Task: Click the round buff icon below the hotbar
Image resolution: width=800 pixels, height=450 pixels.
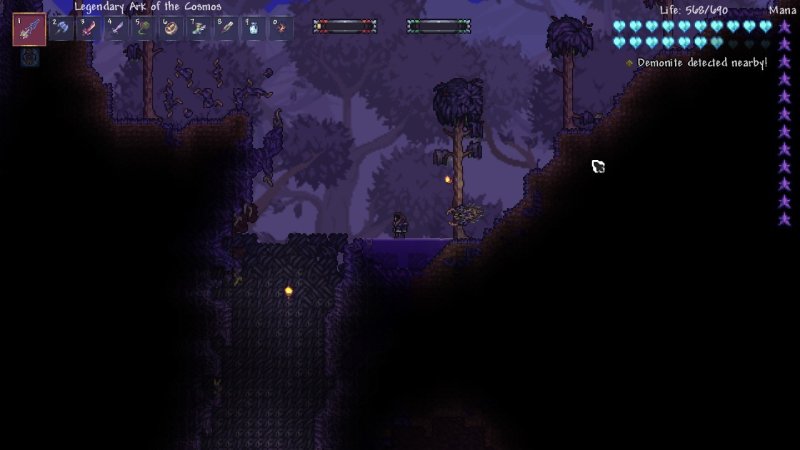Action: pyautogui.click(x=29, y=58)
